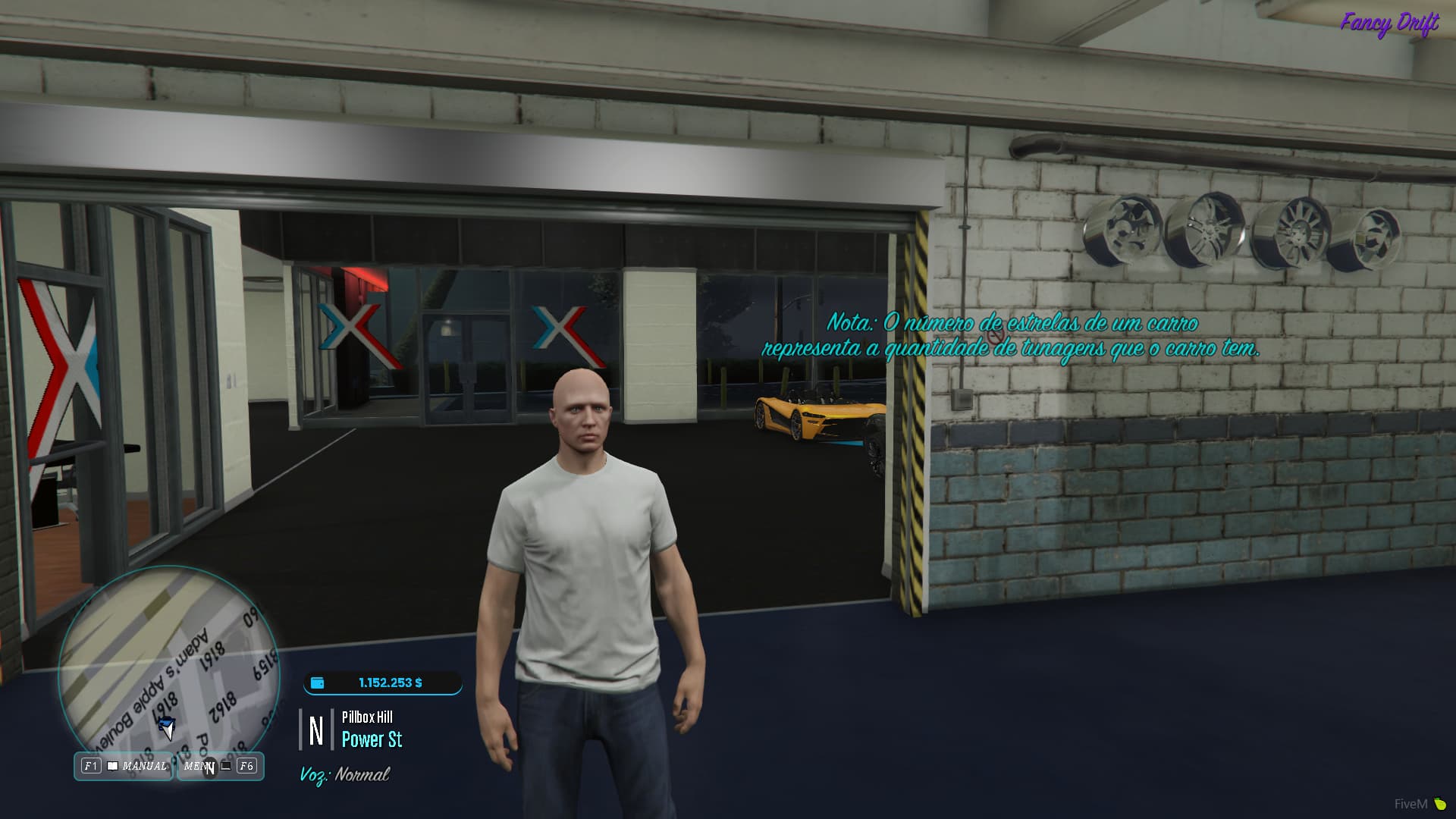The width and height of the screenshot is (1456, 819).
Task: Click the money balance reading 1.152.253 $
Action: click(x=389, y=682)
